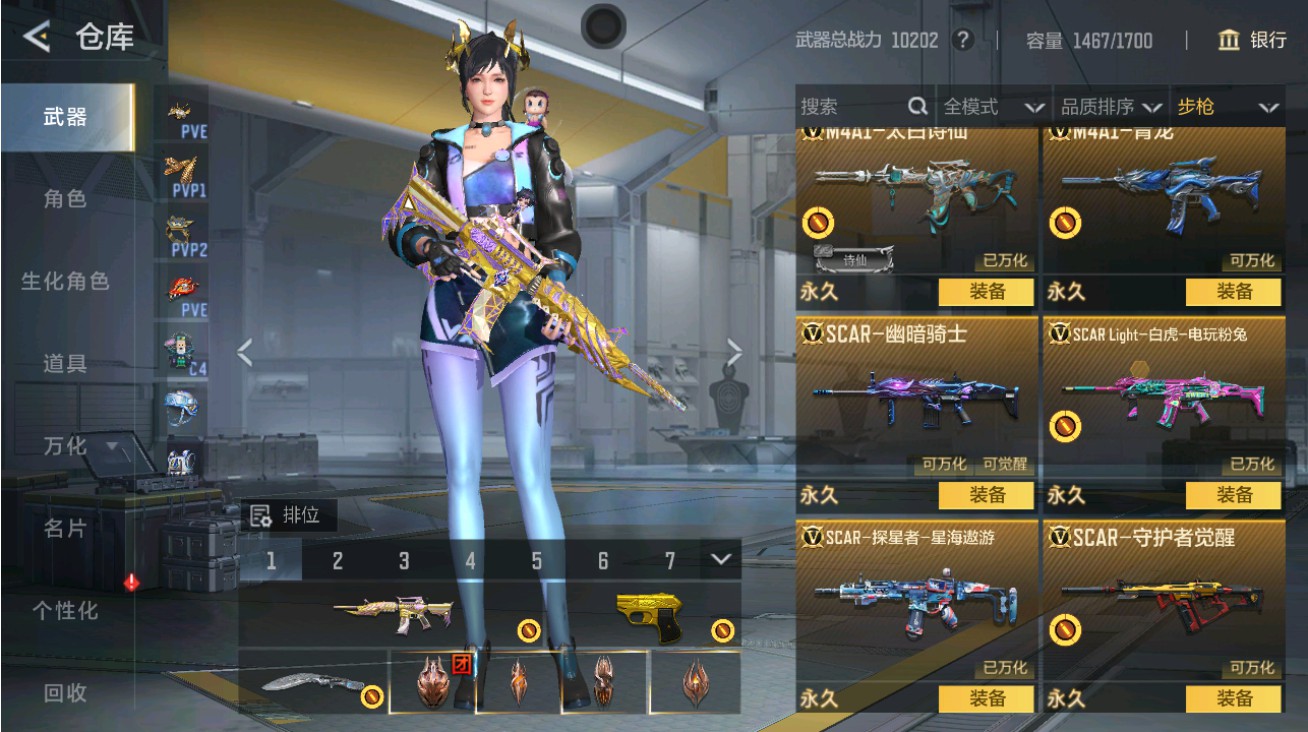1308x732 pixels.
Task: Show the weapon power help question mark
Action: [x=963, y=40]
